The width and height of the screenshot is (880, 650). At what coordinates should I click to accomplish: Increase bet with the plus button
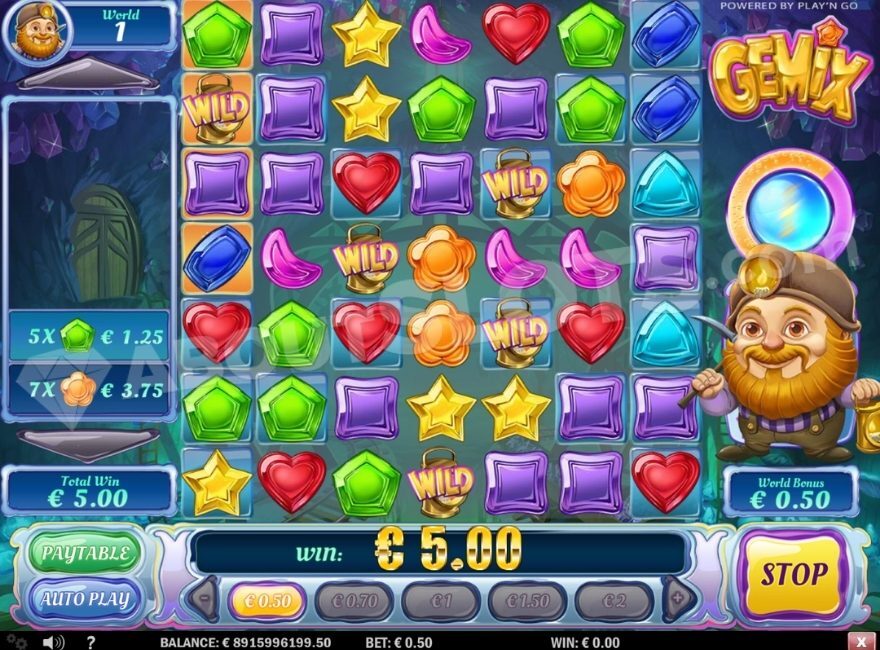pyautogui.click(x=679, y=600)
